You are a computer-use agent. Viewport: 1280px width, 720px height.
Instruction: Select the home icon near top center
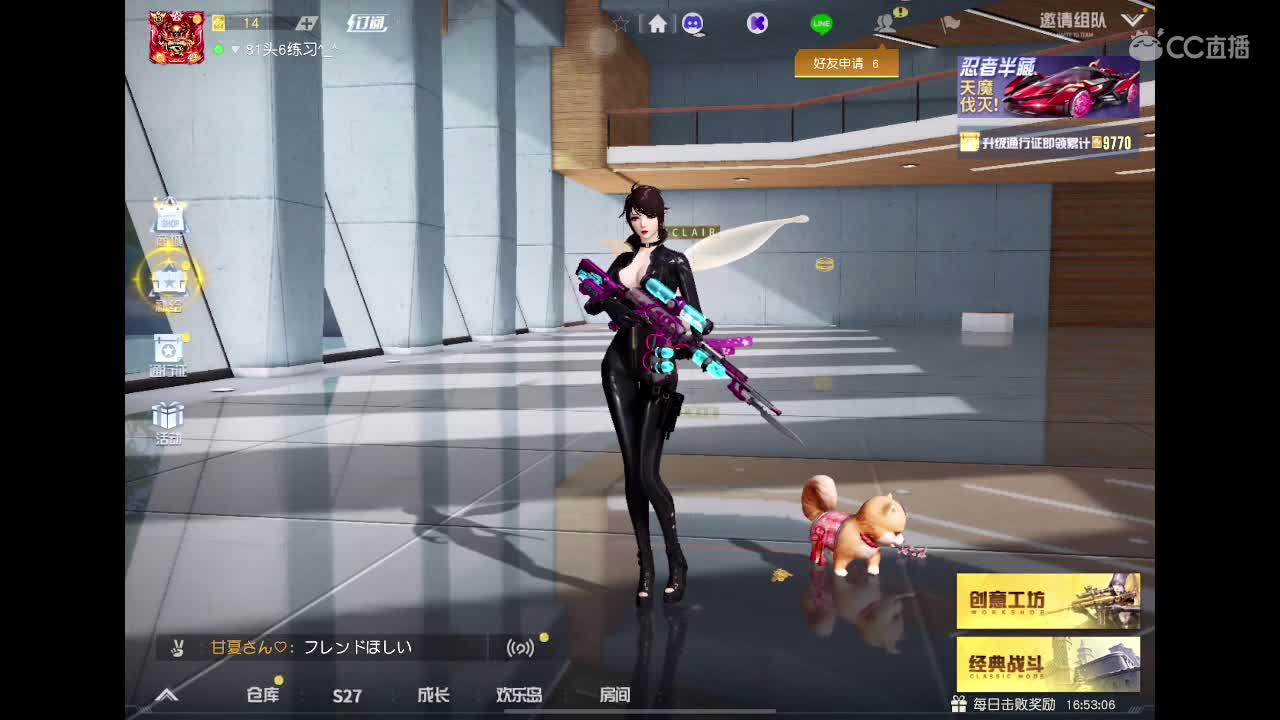(655, 22)
